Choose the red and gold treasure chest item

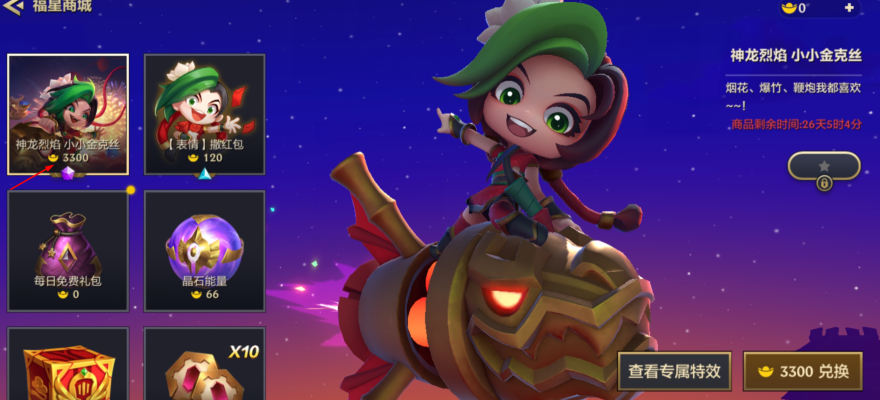[68, 365]
